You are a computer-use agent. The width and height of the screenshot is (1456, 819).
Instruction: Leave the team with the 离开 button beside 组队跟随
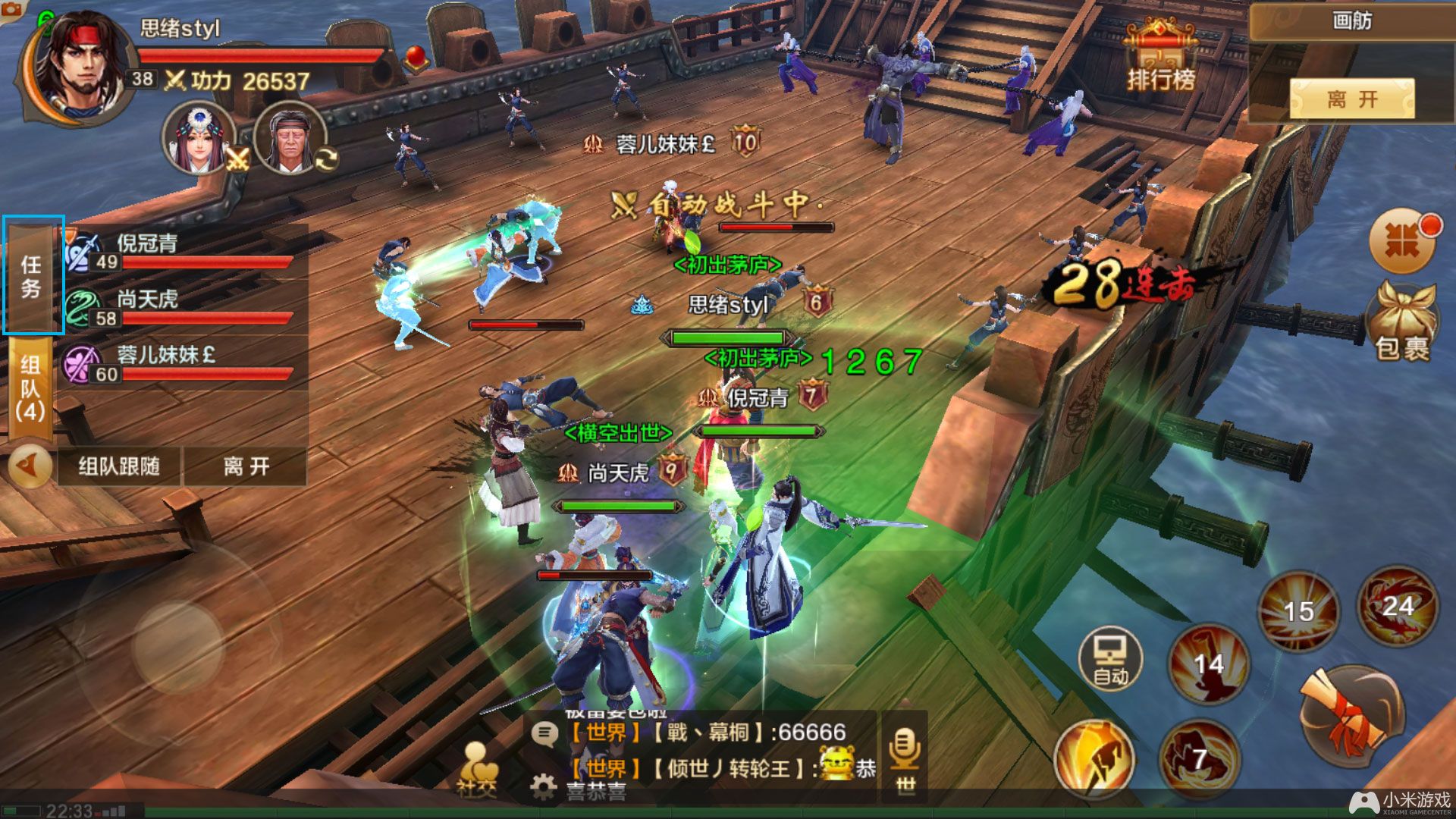click(246, 466)
